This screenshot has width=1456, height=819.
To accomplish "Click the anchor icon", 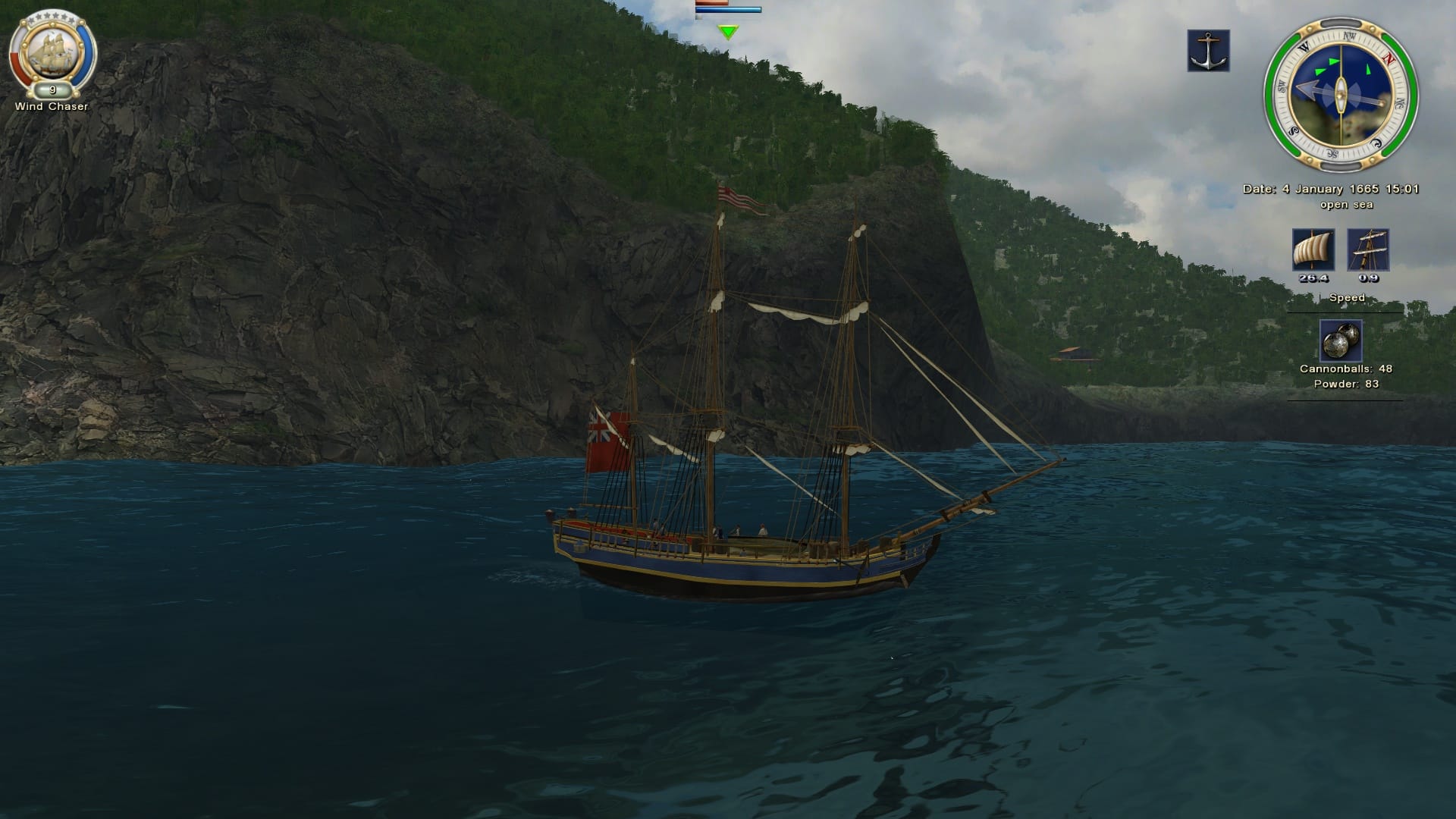I will point(1208,51).
